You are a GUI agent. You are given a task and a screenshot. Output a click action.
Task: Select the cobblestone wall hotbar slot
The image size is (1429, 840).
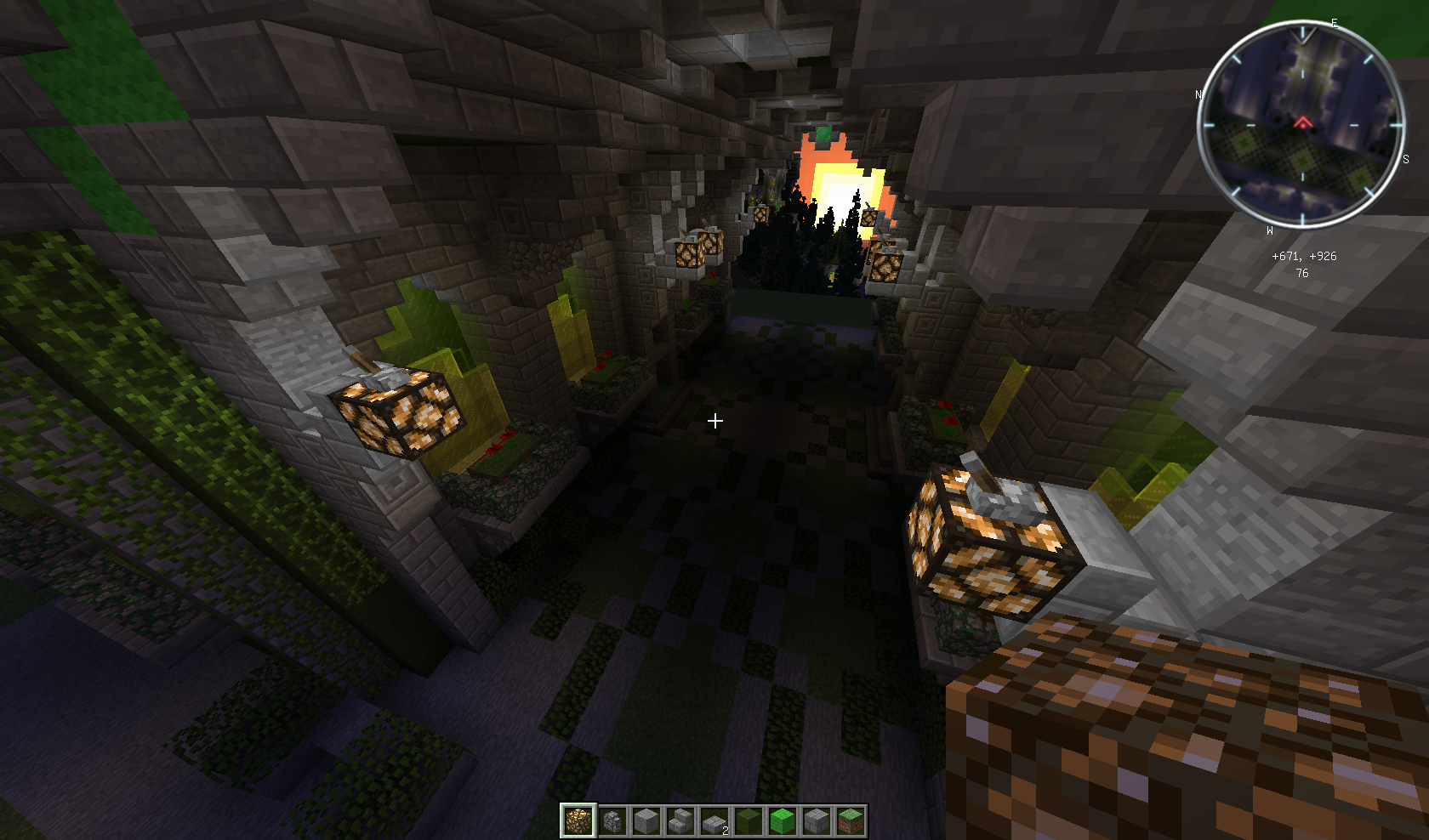tap(612, 821)
